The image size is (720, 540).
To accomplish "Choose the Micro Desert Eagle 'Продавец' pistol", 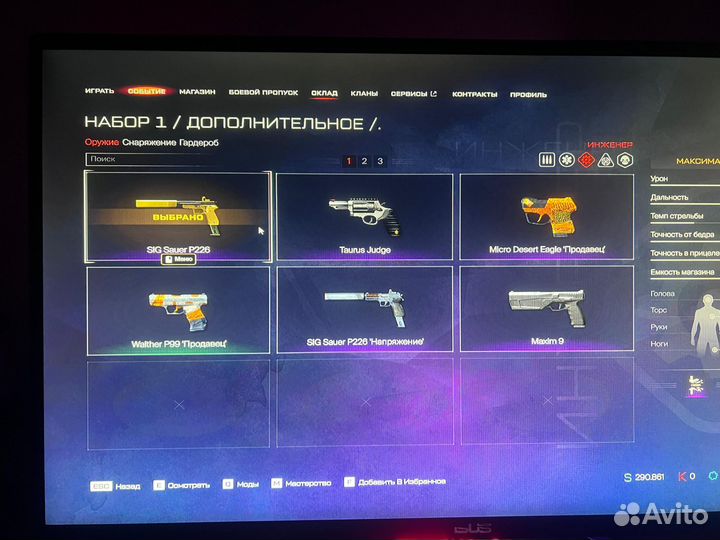I will pyautogui.click(x=546, y=216).
